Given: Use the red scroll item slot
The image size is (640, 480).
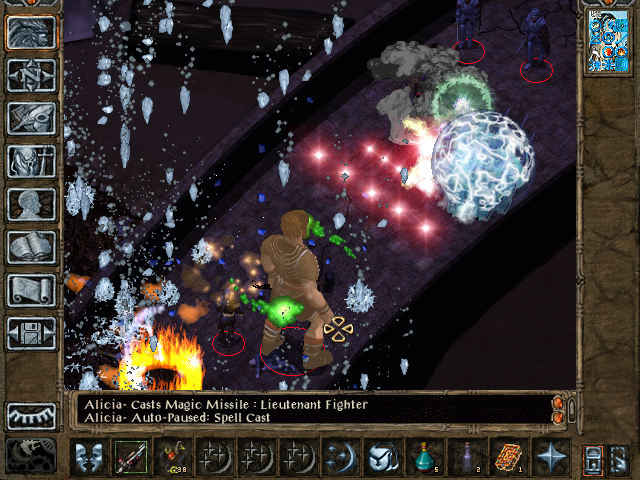Looking at the screenshot, I should click(508, 457).
